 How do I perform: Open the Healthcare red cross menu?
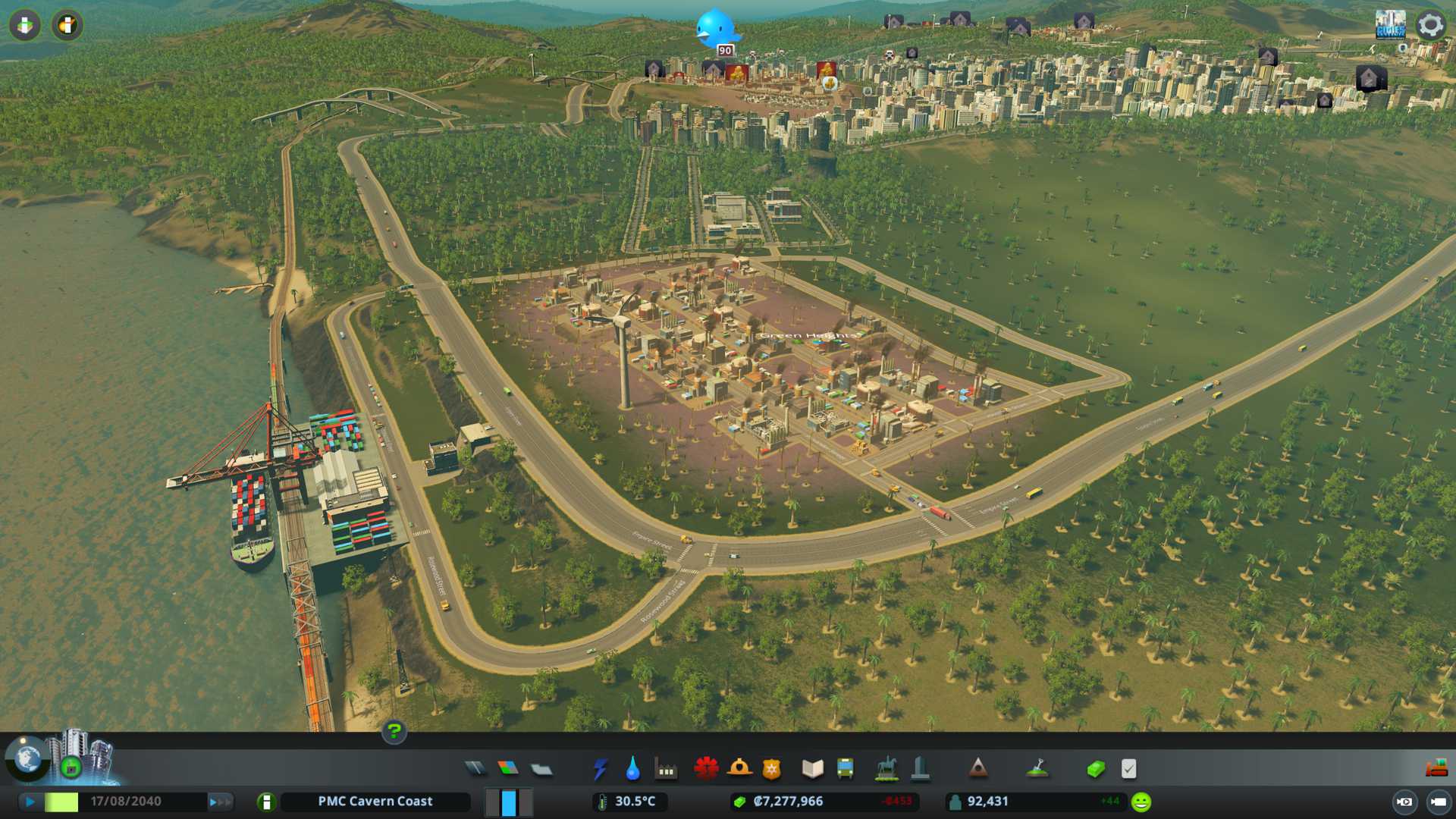[706, 769]
